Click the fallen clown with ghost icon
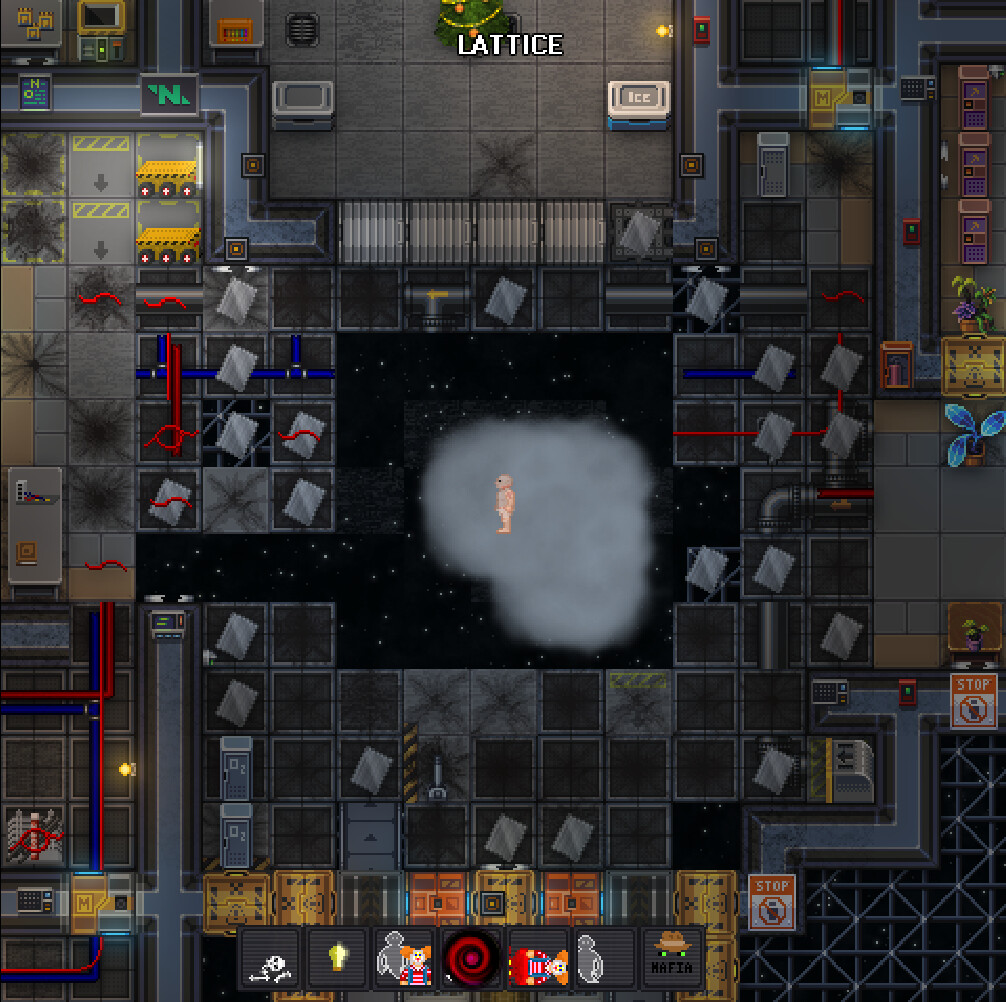This screenshot has height=1002, width=1006. coord(538,959)
